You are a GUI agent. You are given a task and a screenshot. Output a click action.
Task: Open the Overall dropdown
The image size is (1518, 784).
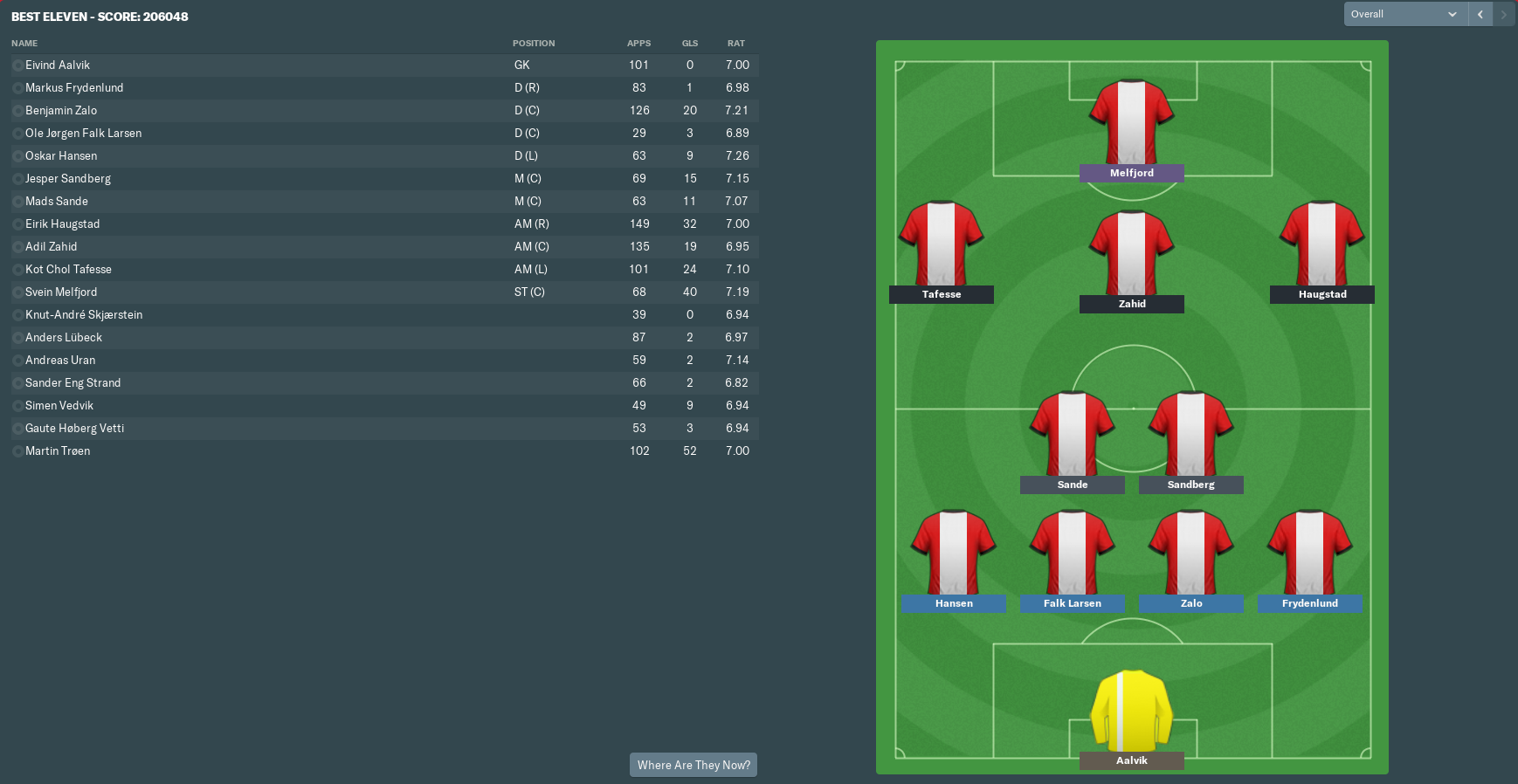click(x=1404, y=14)
